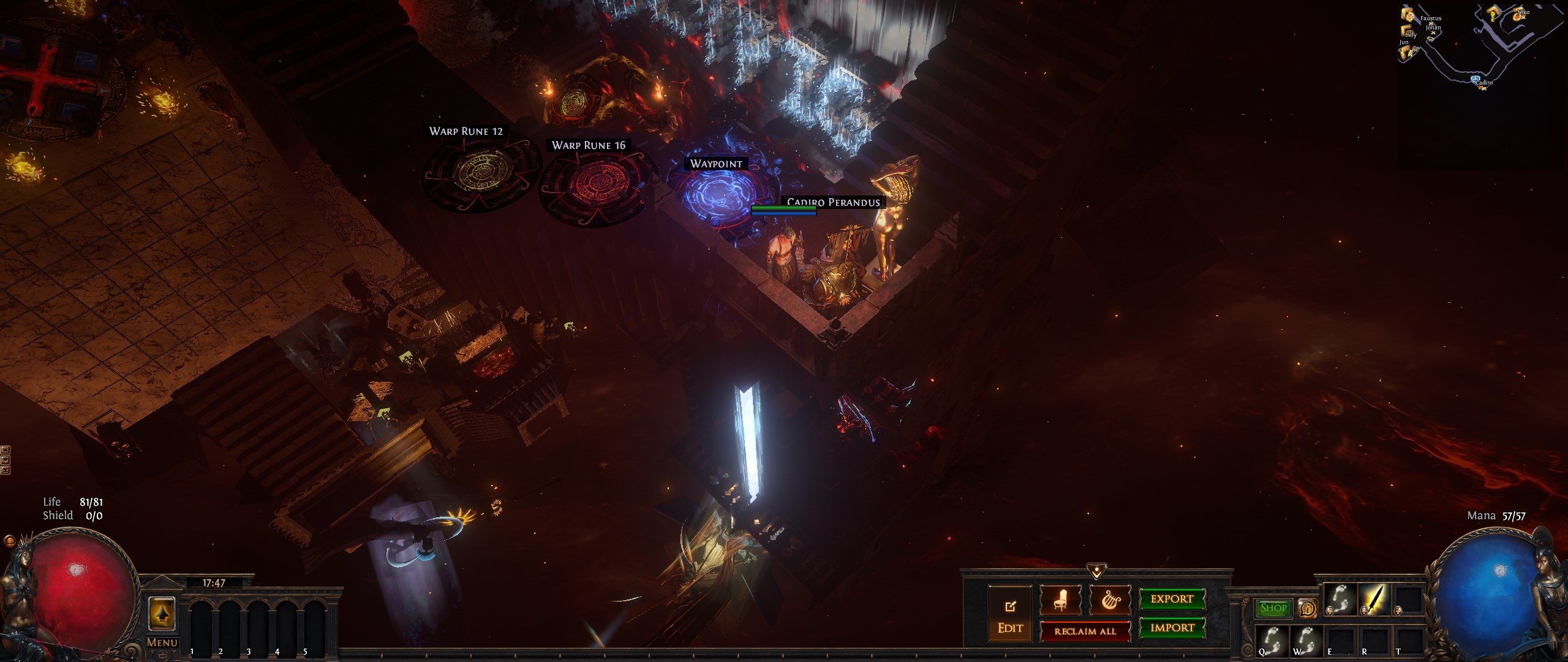Click the chair decorations button
Screen dimensions: 1568x662
click(1061, 600)
